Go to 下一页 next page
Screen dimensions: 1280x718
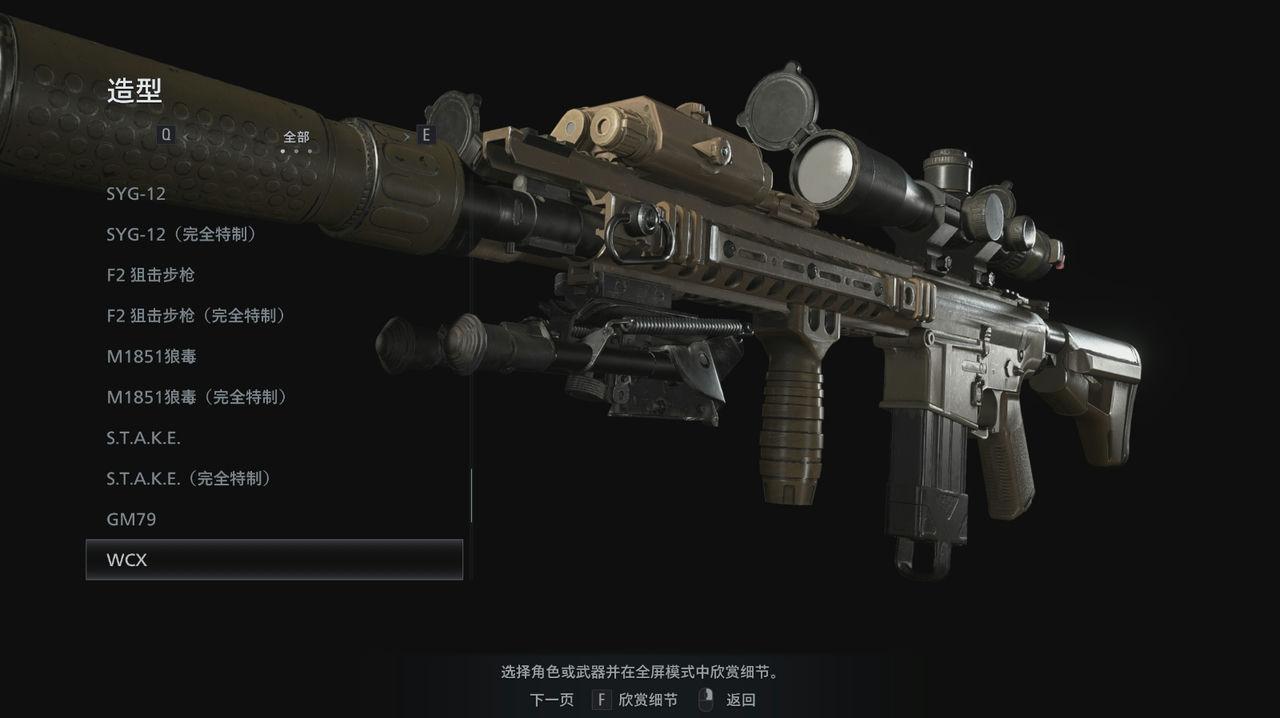tap(552, 700)
